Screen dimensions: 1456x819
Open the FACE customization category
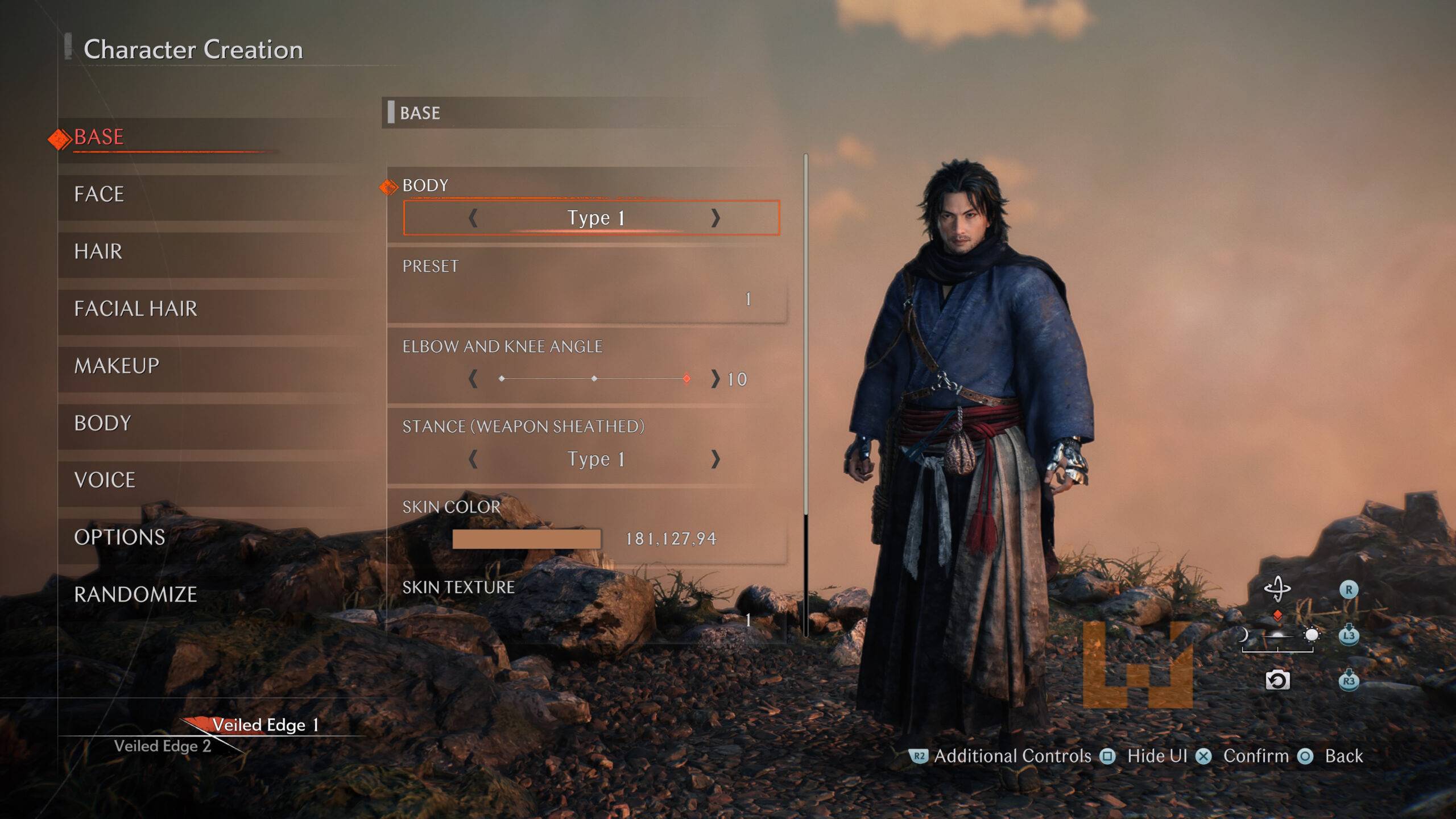tap(99, 195)
